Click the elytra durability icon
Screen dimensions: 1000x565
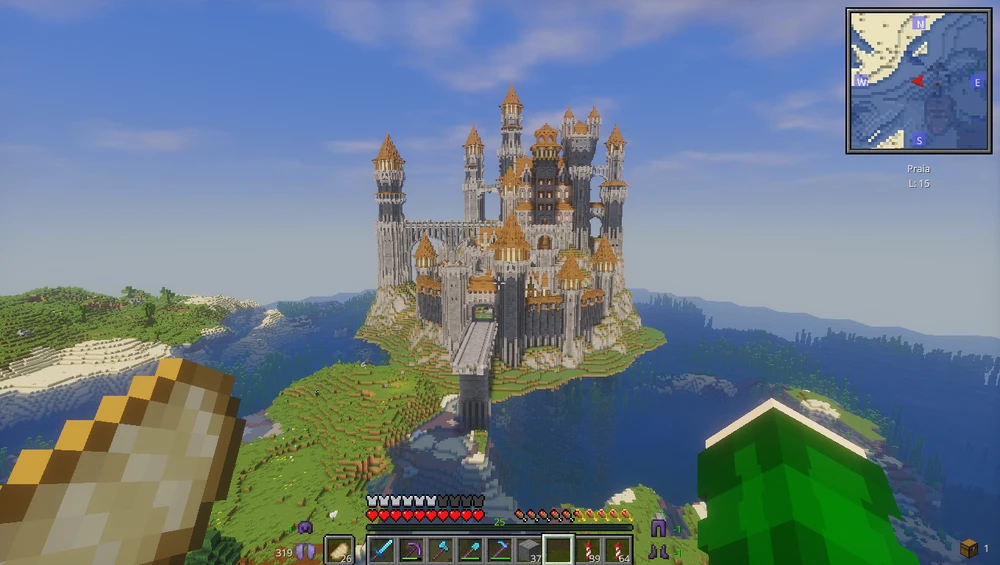click(304, 550)
